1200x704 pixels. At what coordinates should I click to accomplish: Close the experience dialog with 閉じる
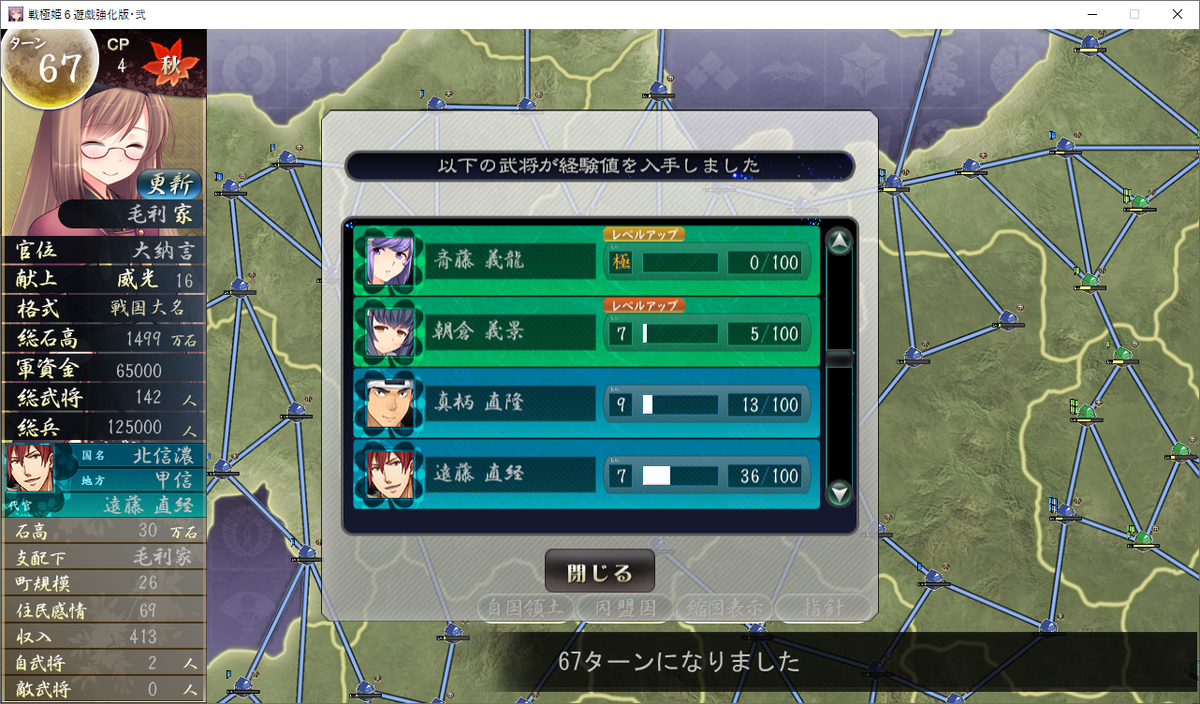pos(599,572)
